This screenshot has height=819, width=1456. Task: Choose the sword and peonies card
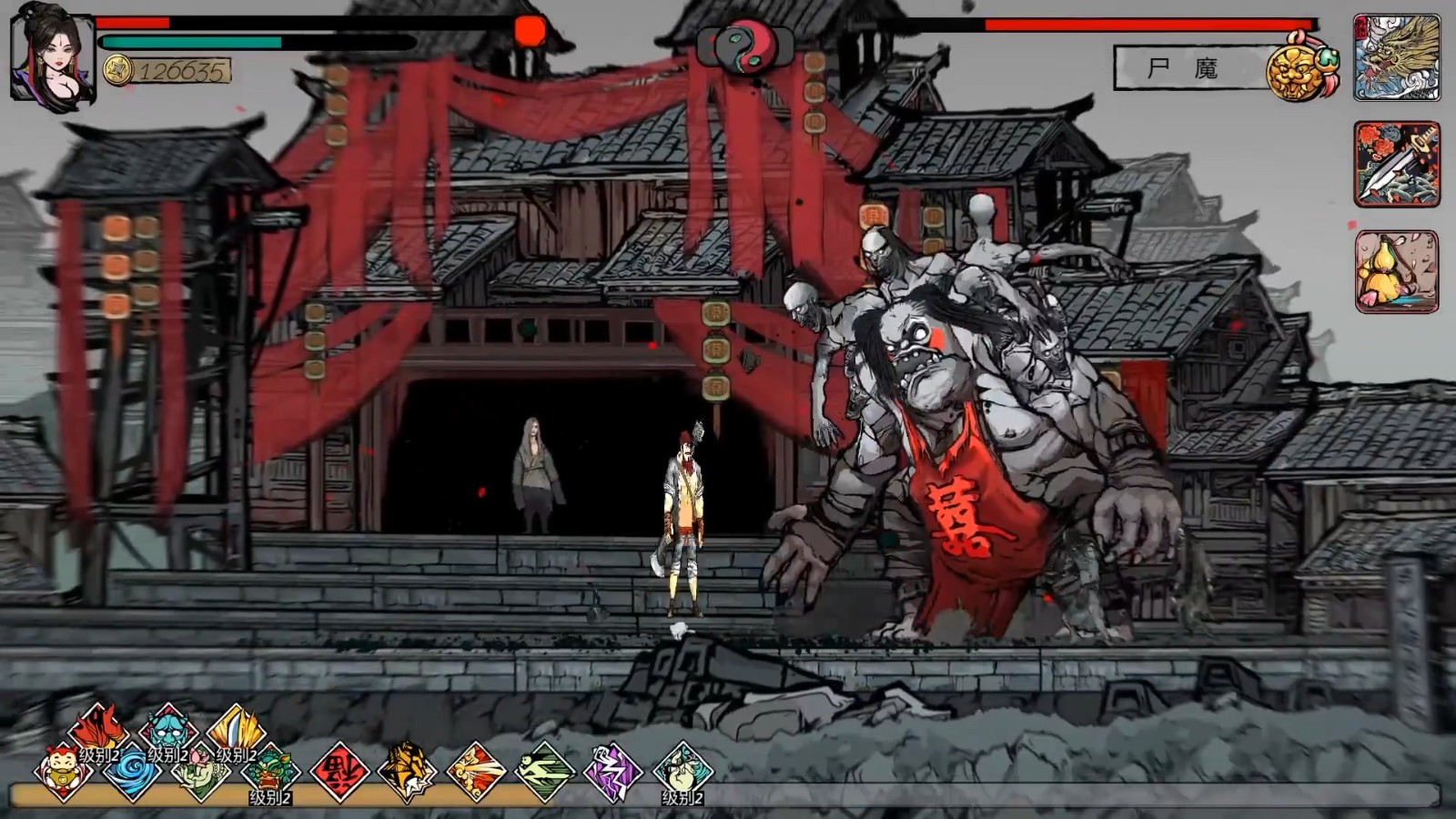coord(1396,165)
